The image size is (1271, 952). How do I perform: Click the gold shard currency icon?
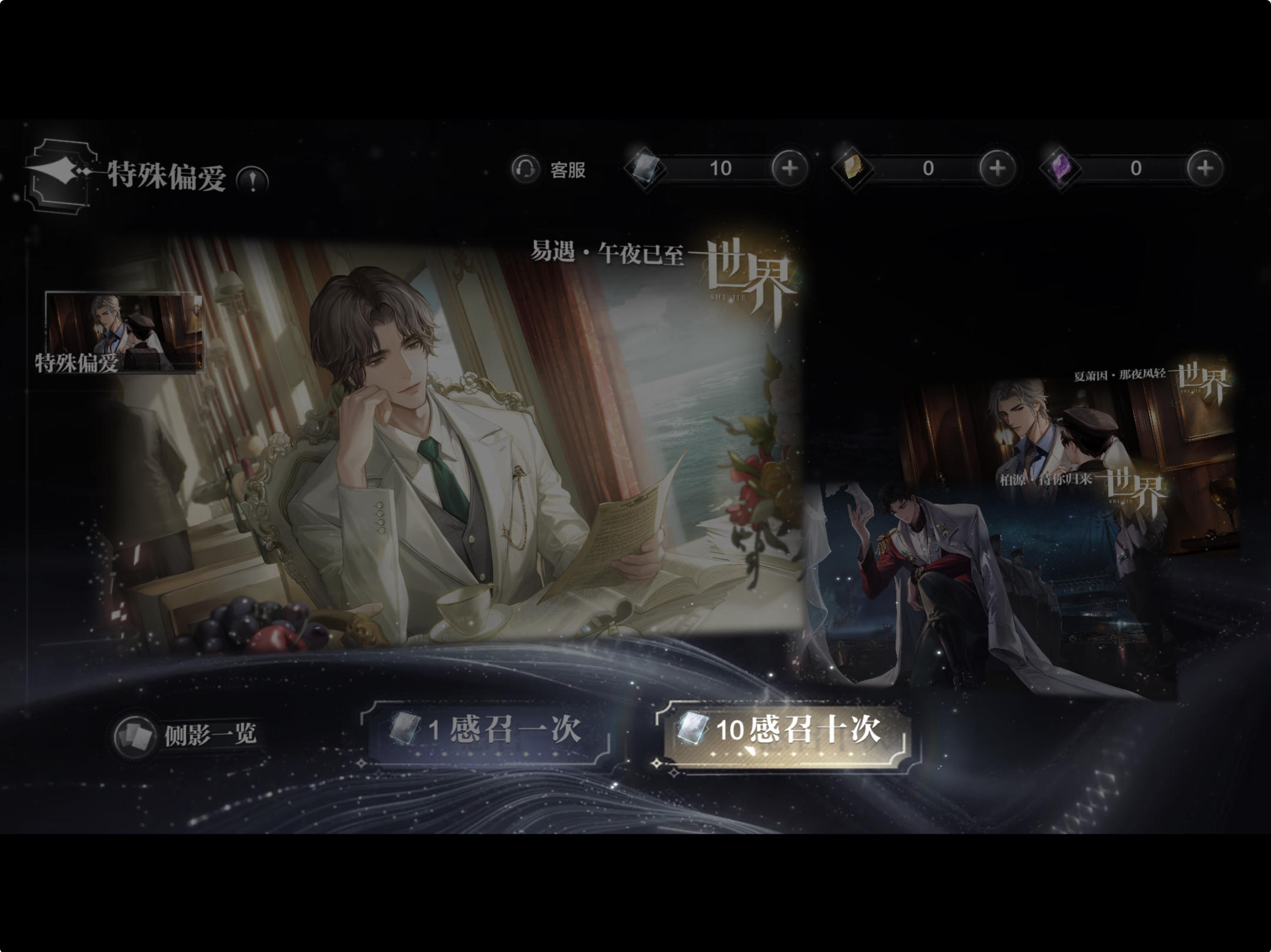click(854, 169)
